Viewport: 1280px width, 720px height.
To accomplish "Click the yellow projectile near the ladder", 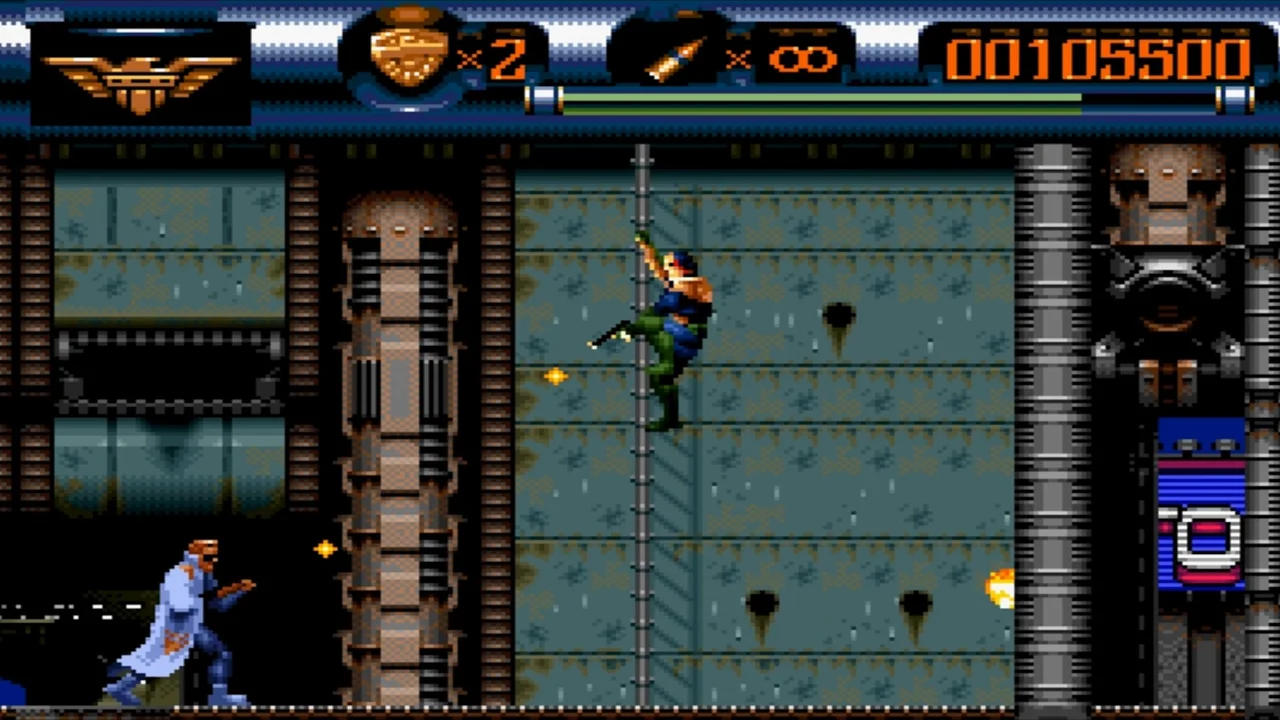I will 556,376.
